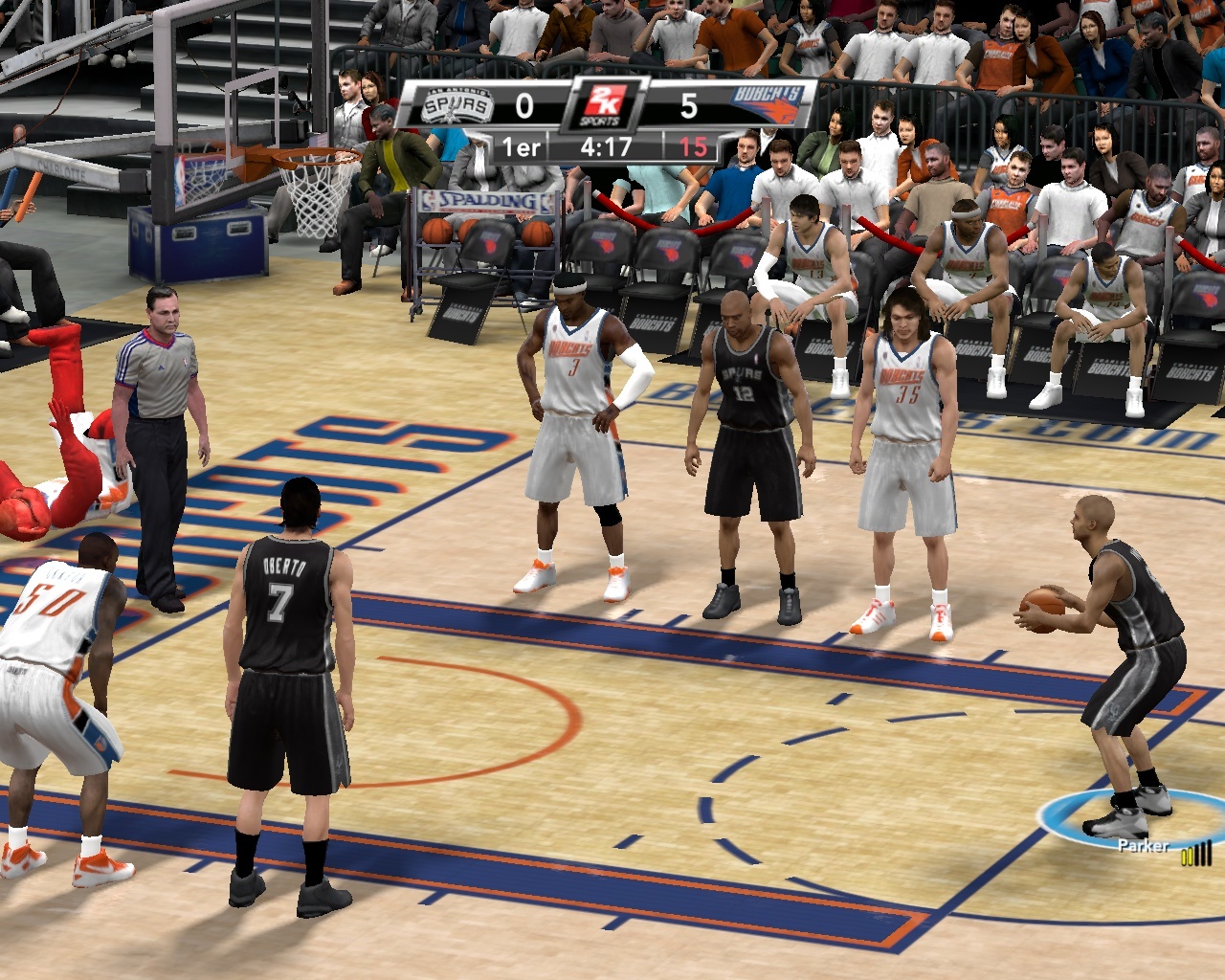Select the Parker player name marker
The height and width of the screenshot is (980, 1225).
click(1143, 846)
